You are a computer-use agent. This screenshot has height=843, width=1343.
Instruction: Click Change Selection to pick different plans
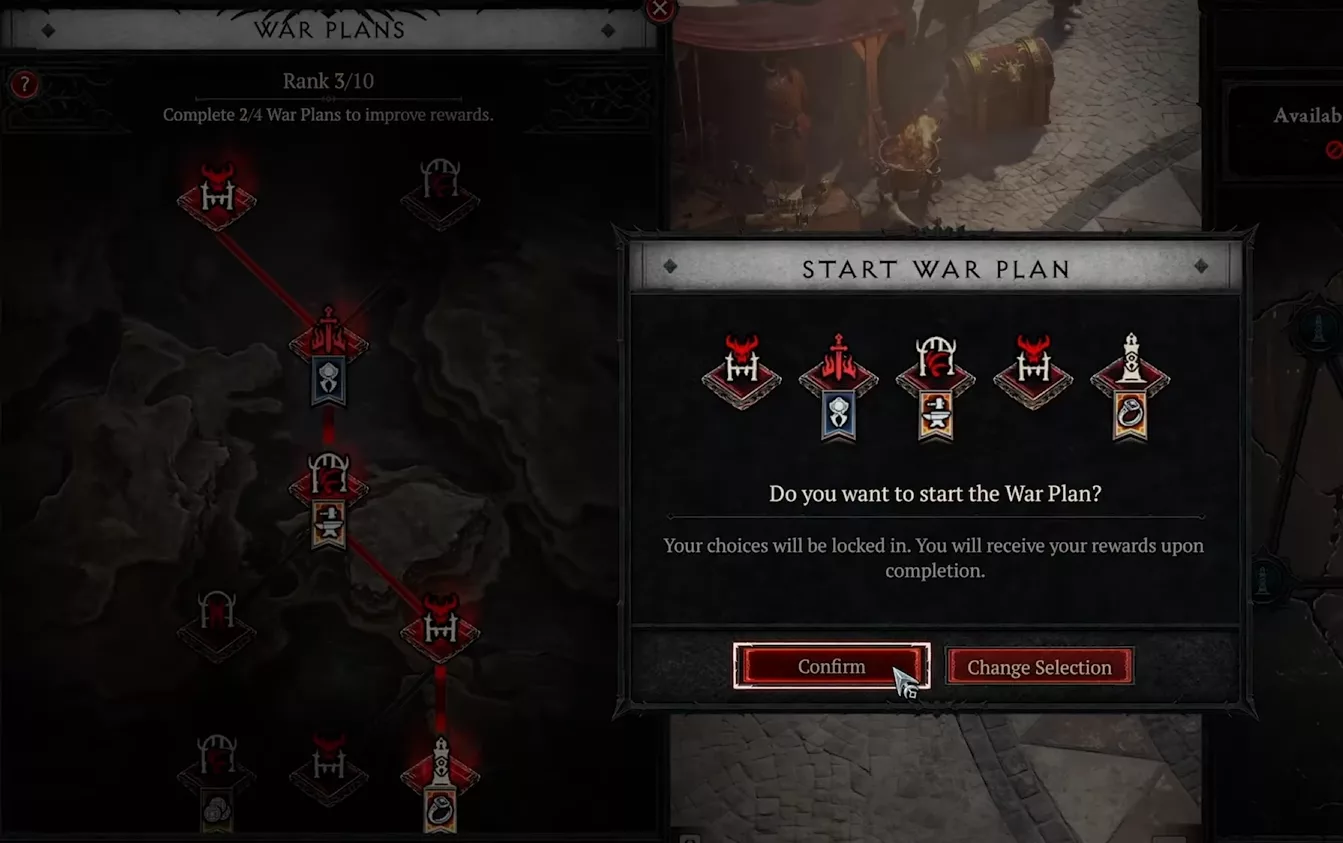[x=1039, y=666]
